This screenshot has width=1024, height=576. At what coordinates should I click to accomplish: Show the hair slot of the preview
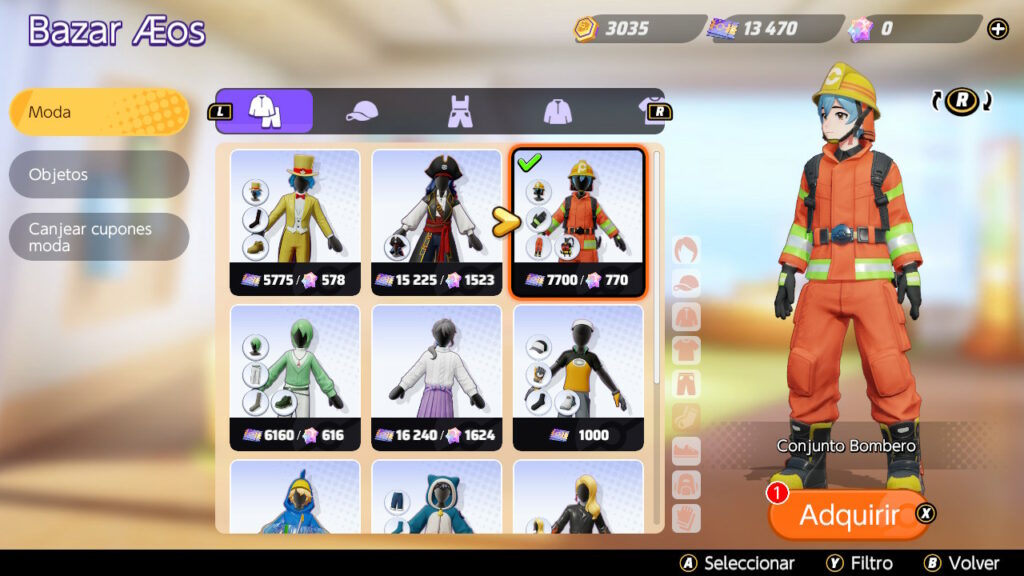[687, 250]
